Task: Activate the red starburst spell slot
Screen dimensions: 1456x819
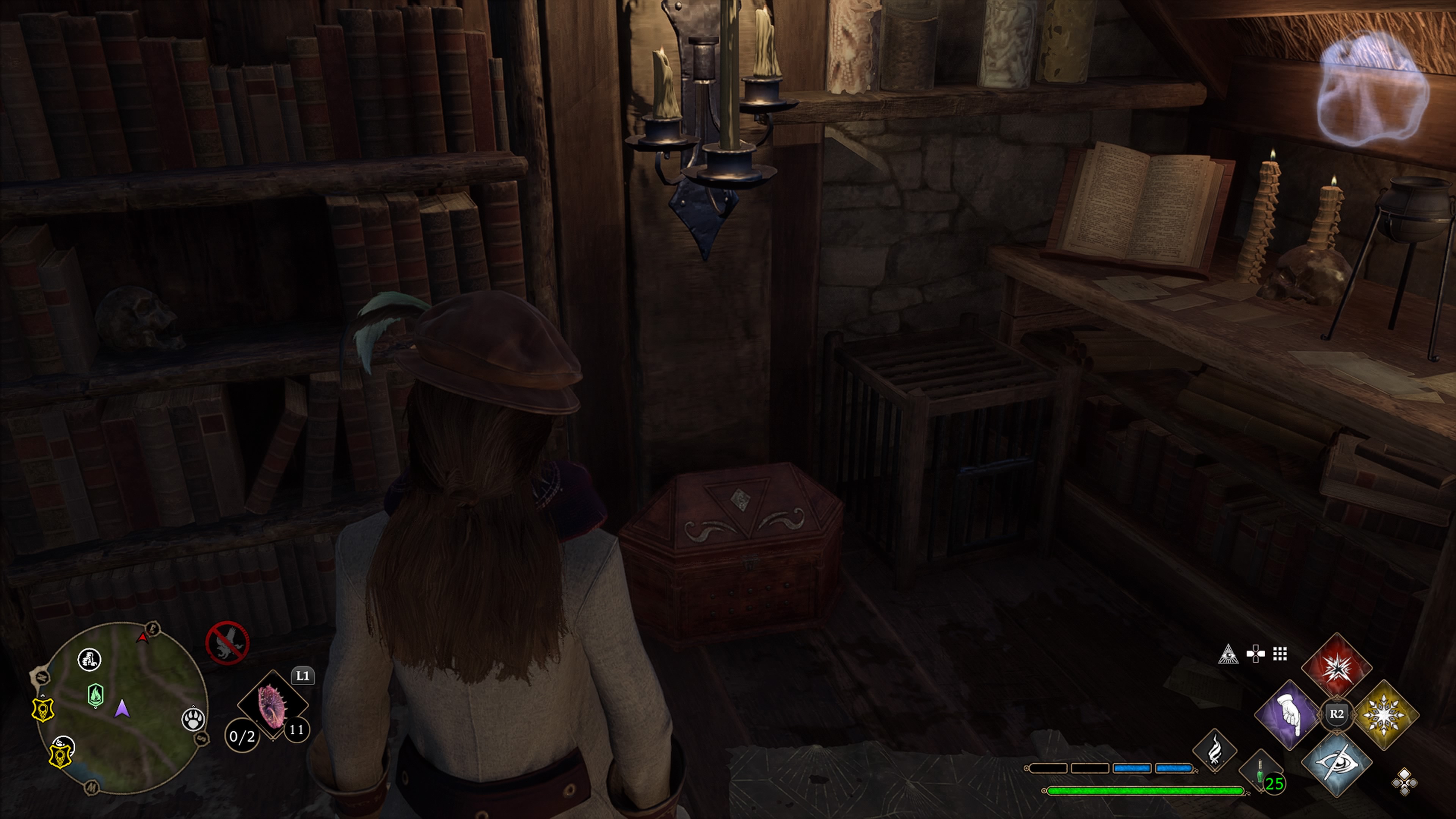Action: click(x=1336, y=667)
